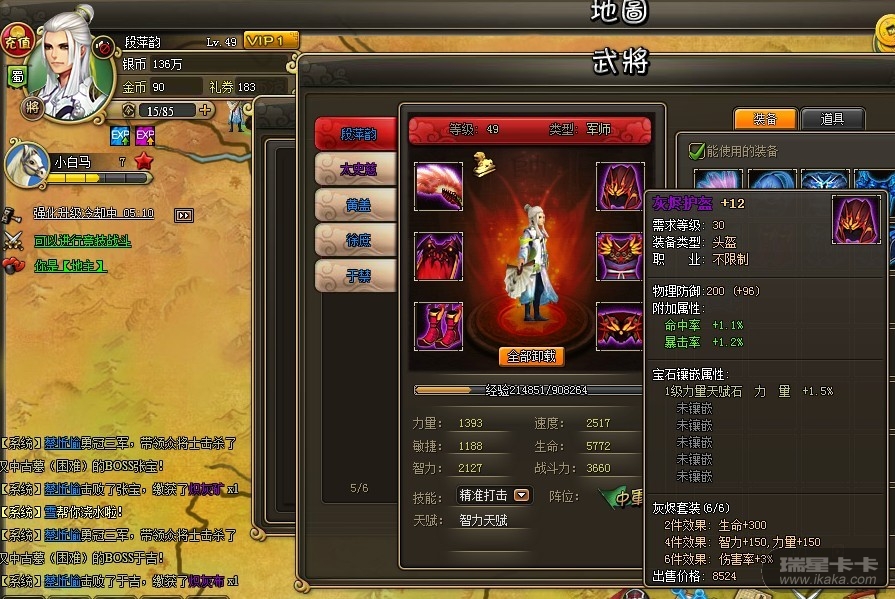Speed up the 强化升级 cooldown with fast-forward
The image size is (895, 599).
pos(183,215)
